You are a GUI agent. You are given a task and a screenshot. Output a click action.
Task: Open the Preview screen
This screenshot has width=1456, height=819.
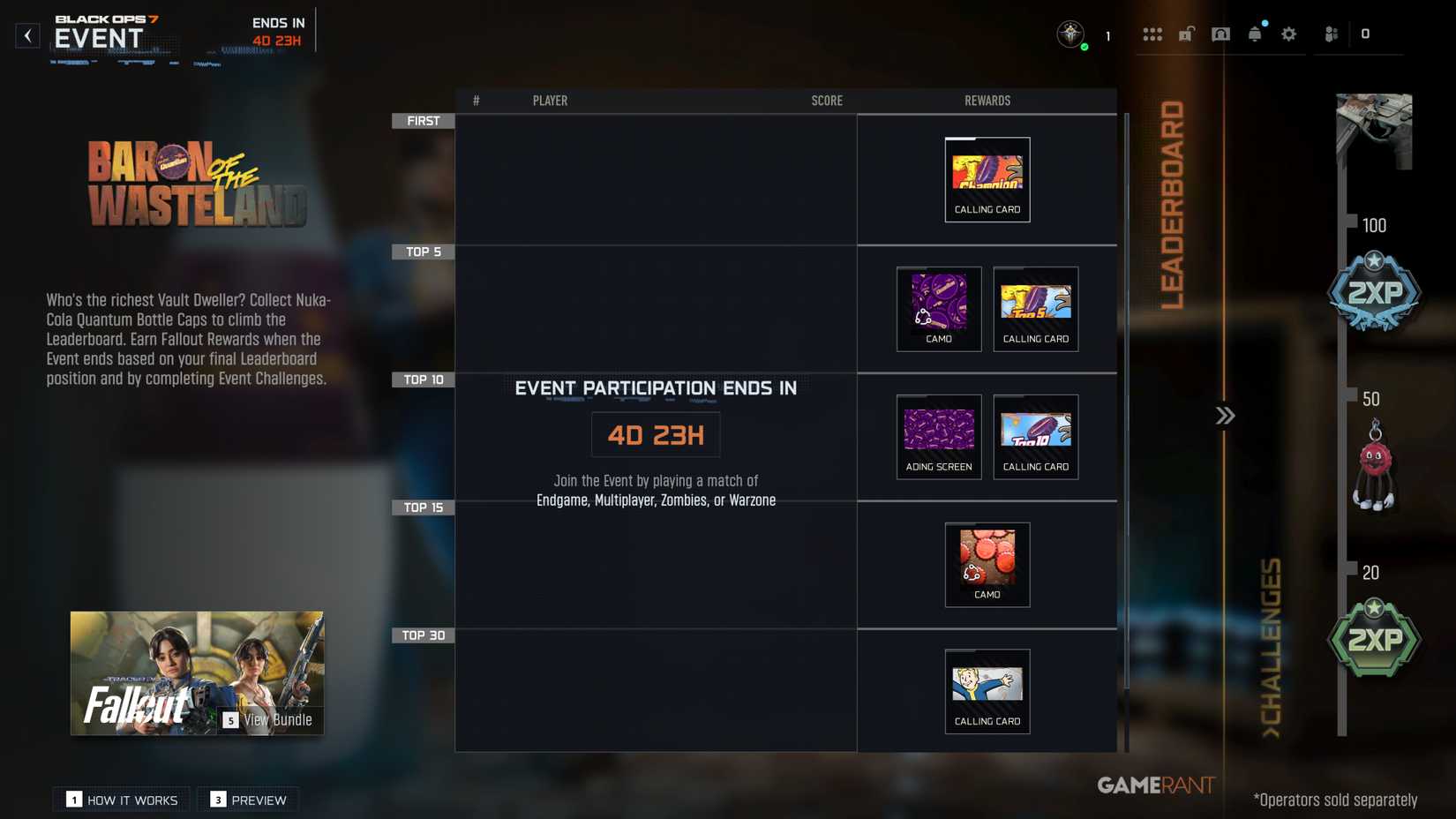[x=248, y=800]
